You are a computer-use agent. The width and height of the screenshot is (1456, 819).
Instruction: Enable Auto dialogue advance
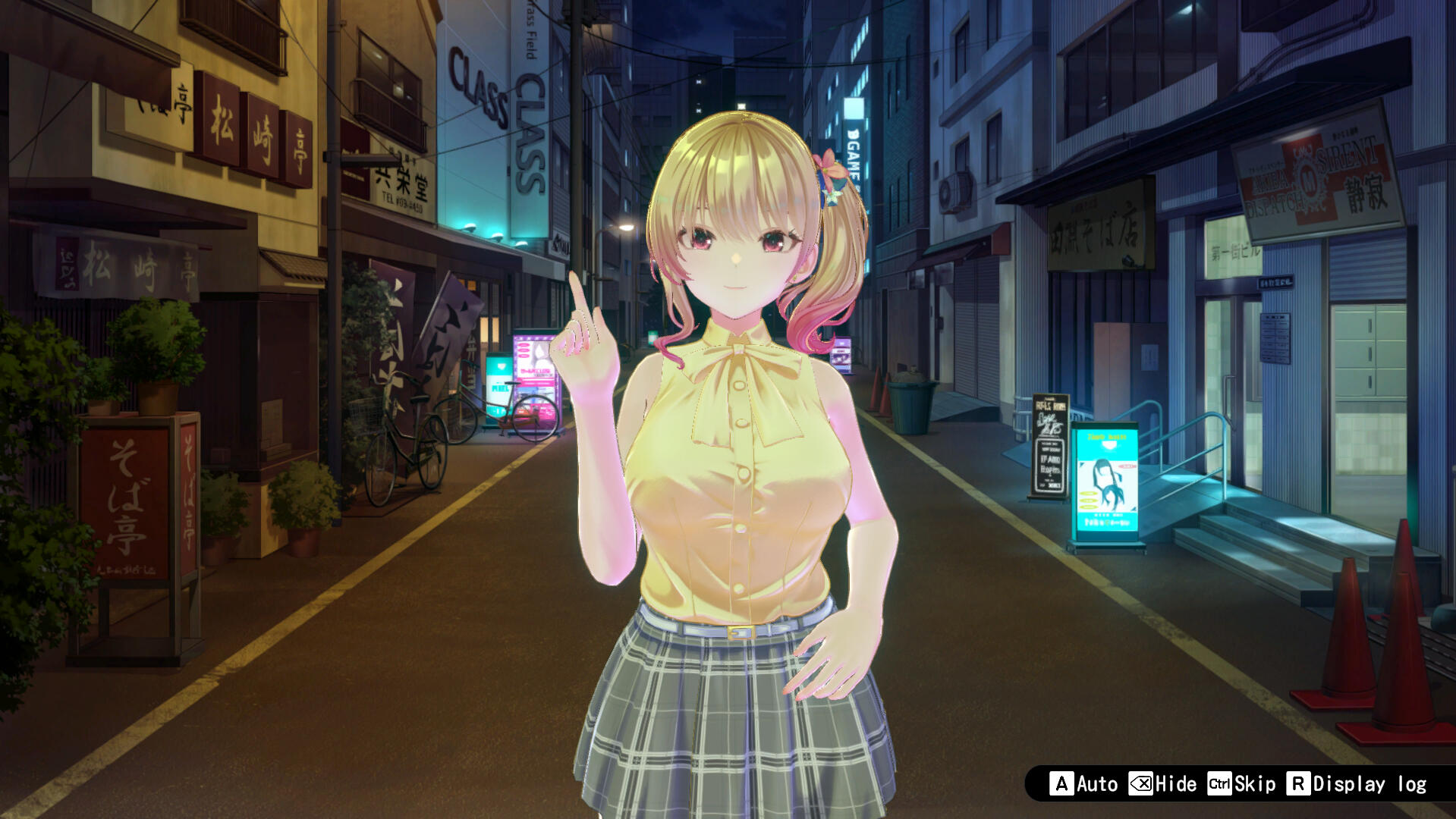[x=1084, y=783]
